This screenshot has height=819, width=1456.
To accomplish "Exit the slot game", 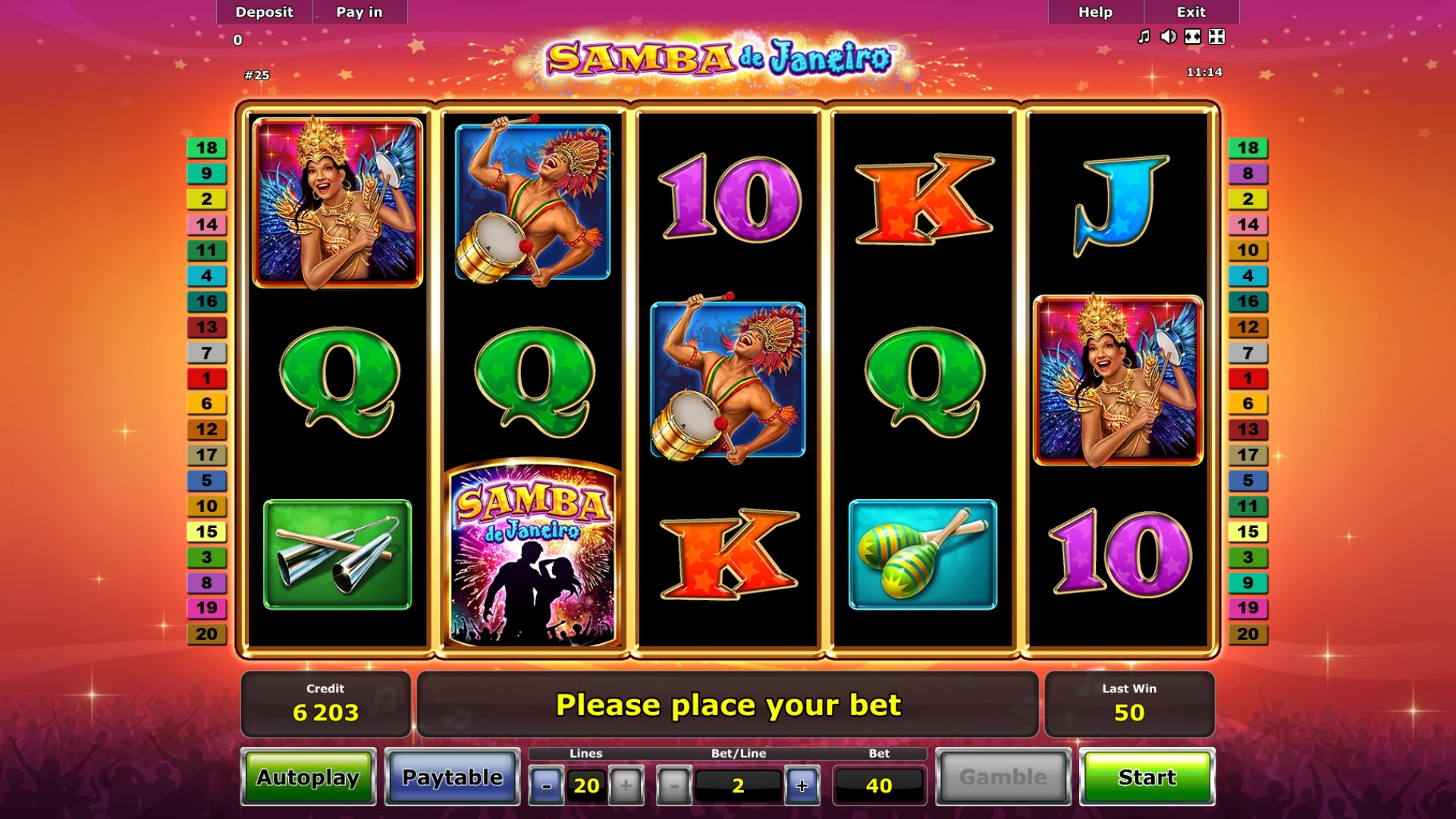I will [1191, 12].
